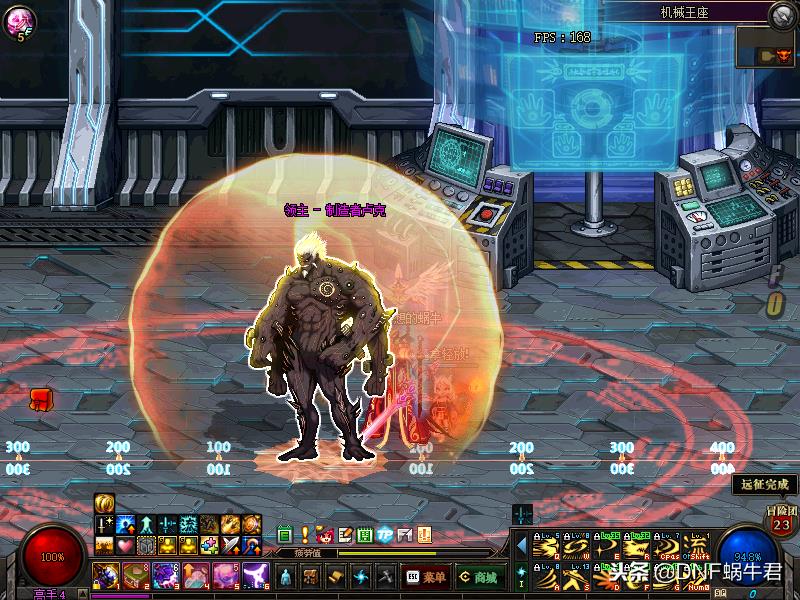The image size is (800, 600).
Task: Use the consumable in quick slot 2
Action: (x=135, y=576)
